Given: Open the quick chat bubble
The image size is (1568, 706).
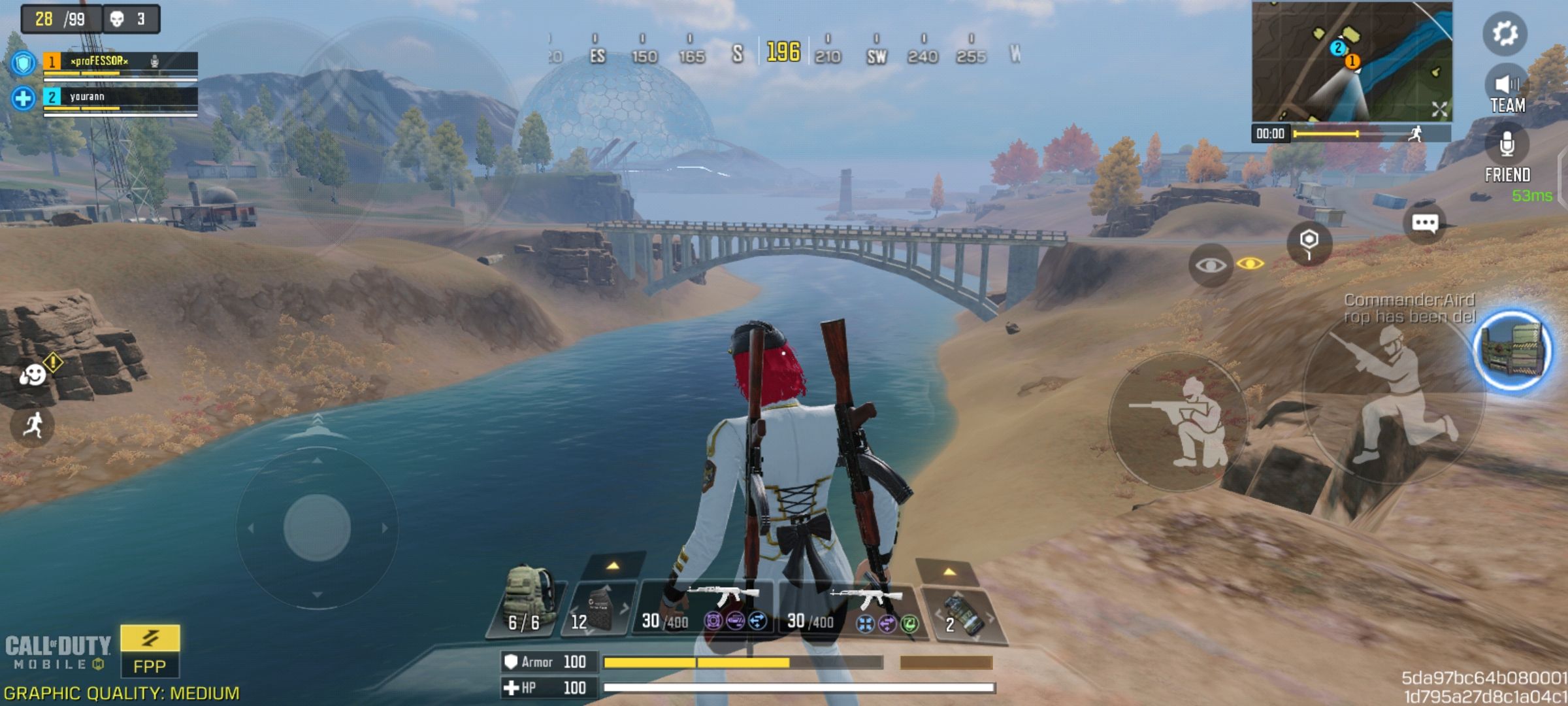Looking at the screenshot, I should tap(1424, 224).
